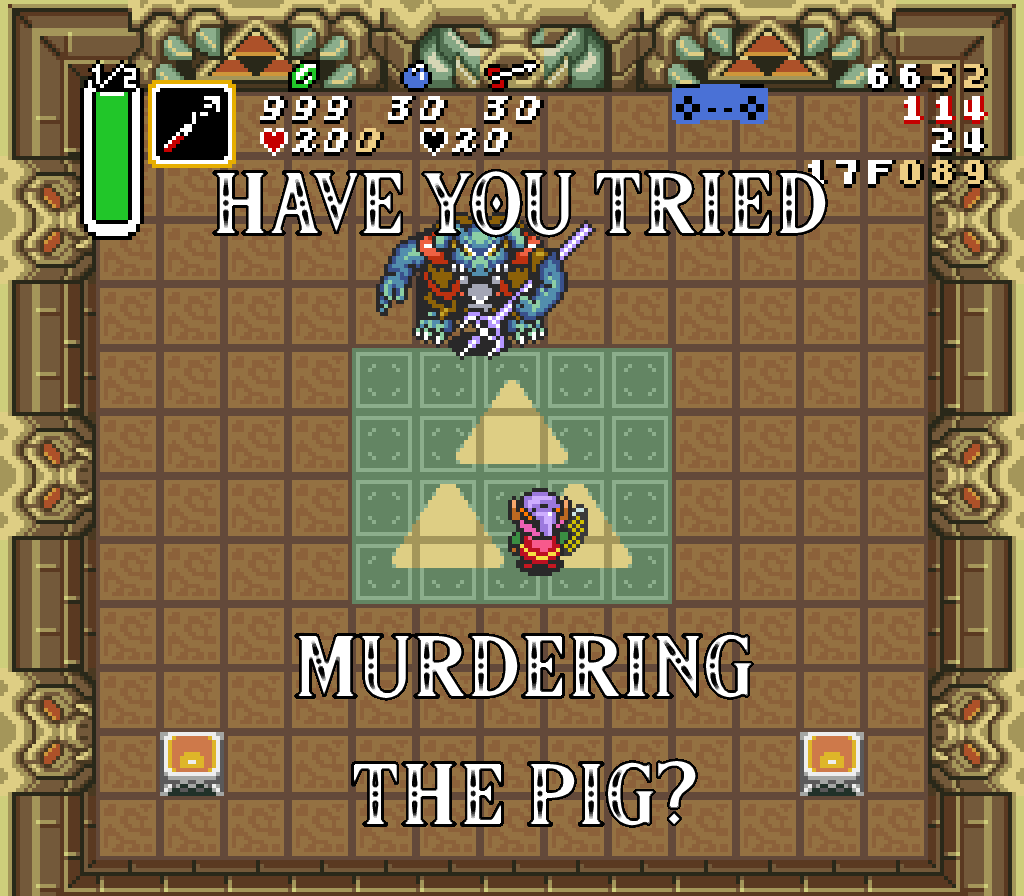The height and width of the screenshot is (896, 1024).
Task: Click the blue bomb icon
Action: point(415,75)
